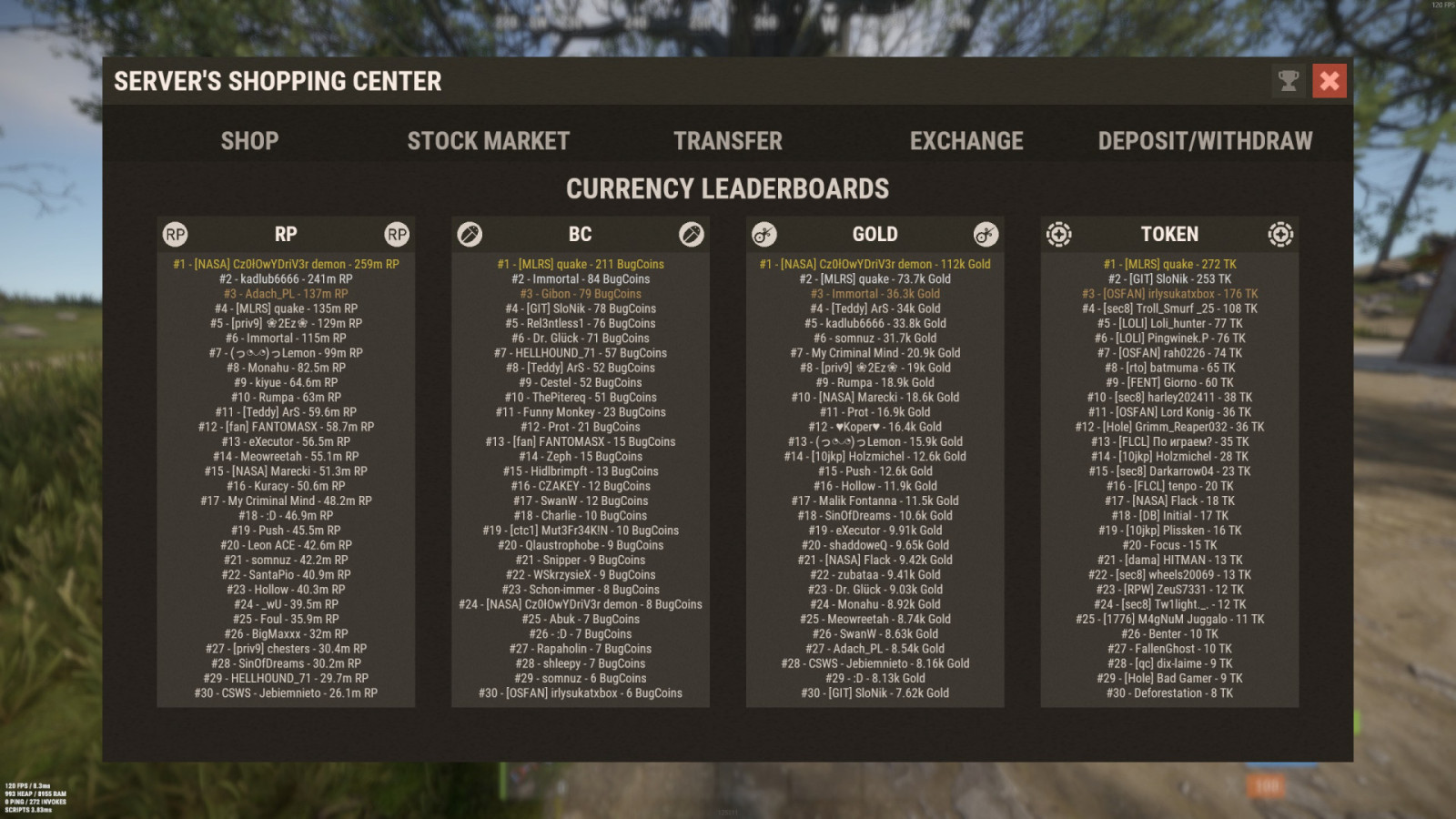Viewport: 1456px width, 819px height.
Task: Select the grenade icon right of BC header
Action: coord(691,234)
